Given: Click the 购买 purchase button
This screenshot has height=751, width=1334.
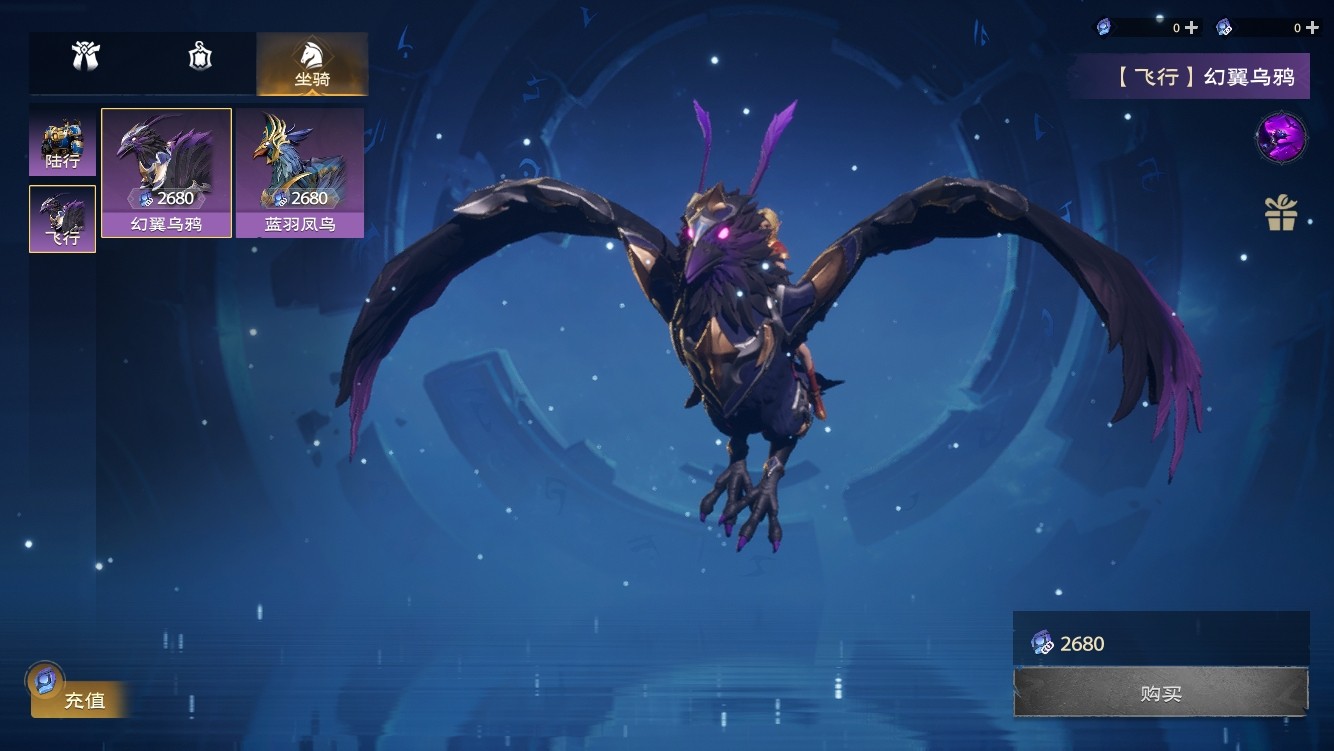Looking at the screenshot, I should point(1160,693).
